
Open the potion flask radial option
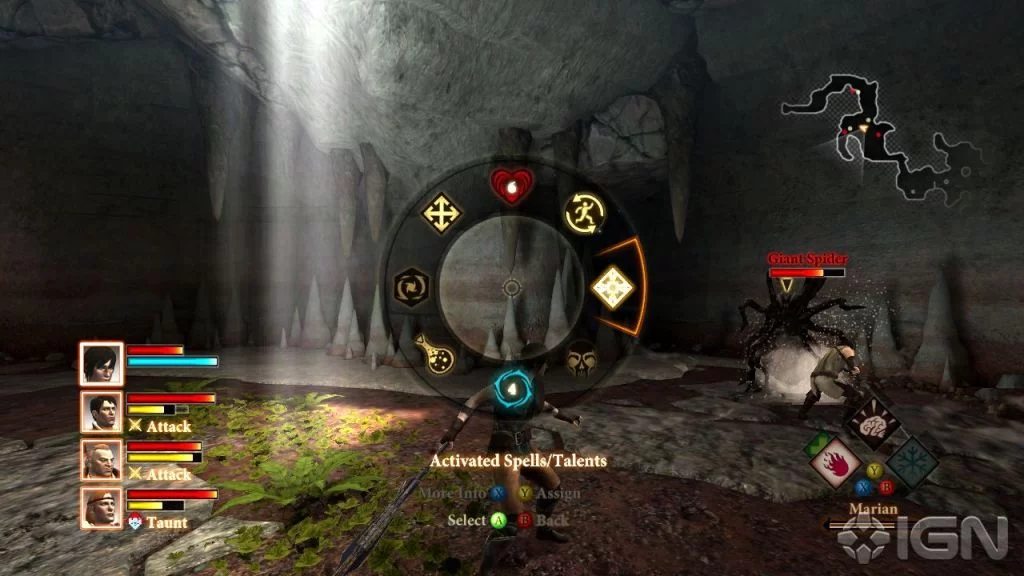coord(436,352)
